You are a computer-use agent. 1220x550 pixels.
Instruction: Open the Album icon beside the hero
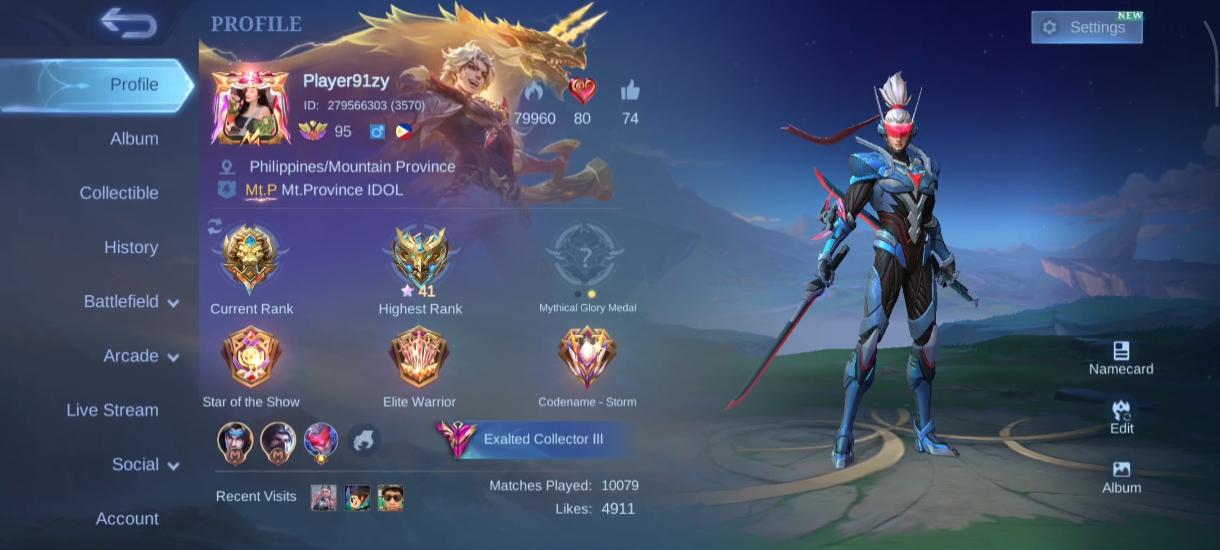(x=1121, y=477)
